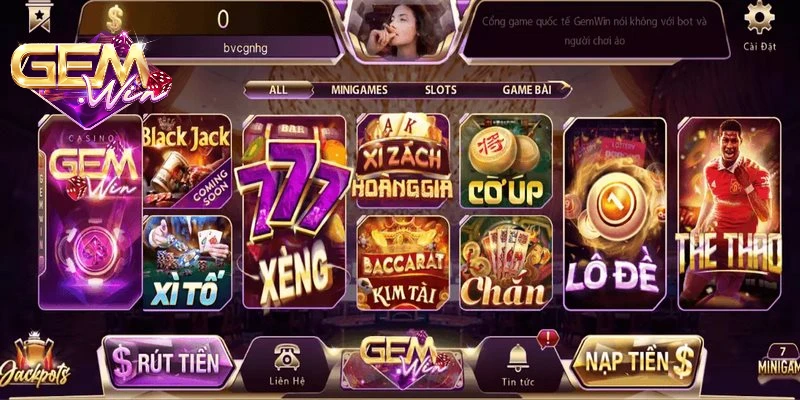Launch the Xì Tố poker game

[x=186, y=260]
